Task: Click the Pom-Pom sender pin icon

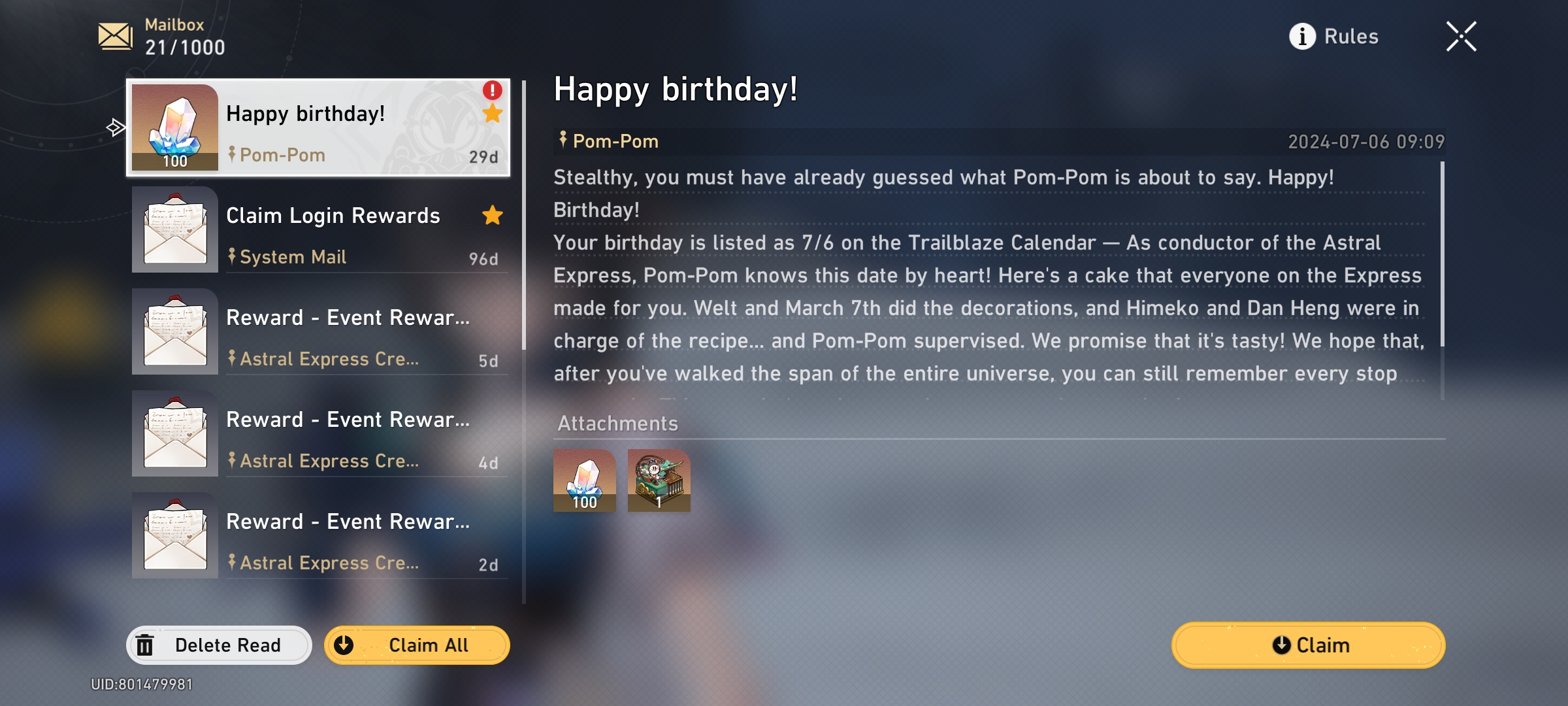Action: pos(233,154)
